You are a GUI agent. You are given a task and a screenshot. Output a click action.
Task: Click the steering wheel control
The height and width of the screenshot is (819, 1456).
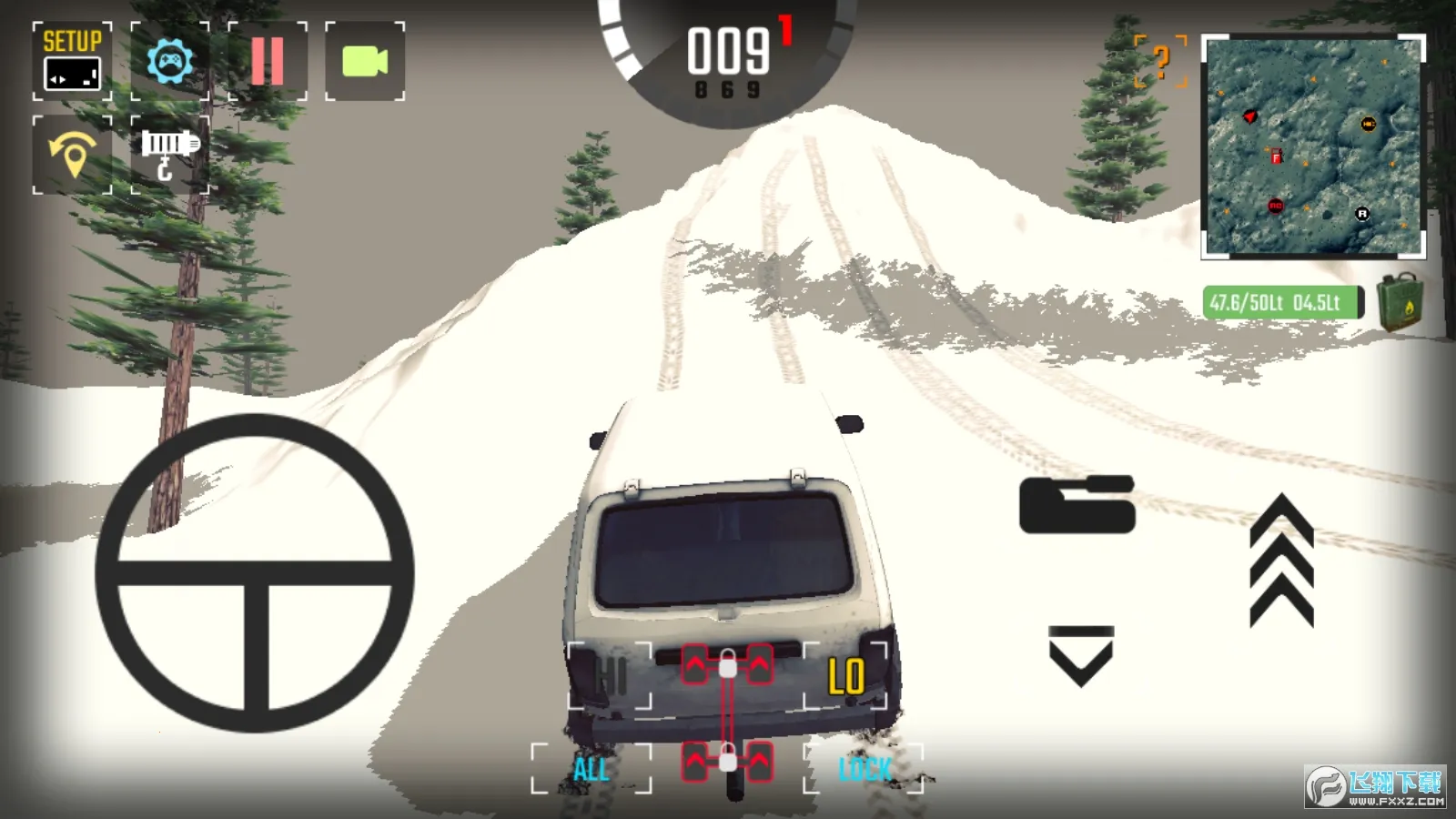255,573
